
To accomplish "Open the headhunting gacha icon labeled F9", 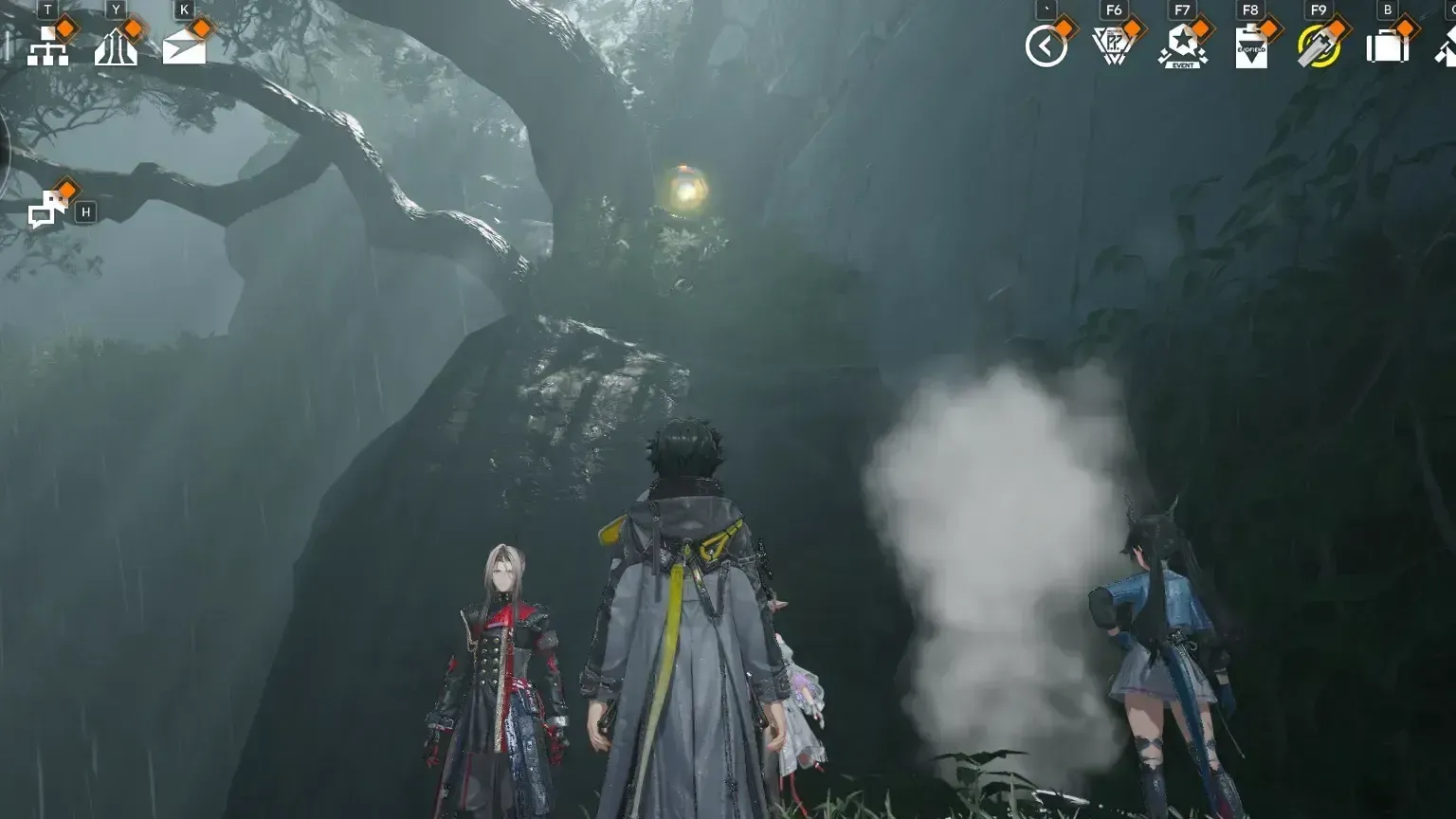I will pyautogui.click(x=1319, y=45).
